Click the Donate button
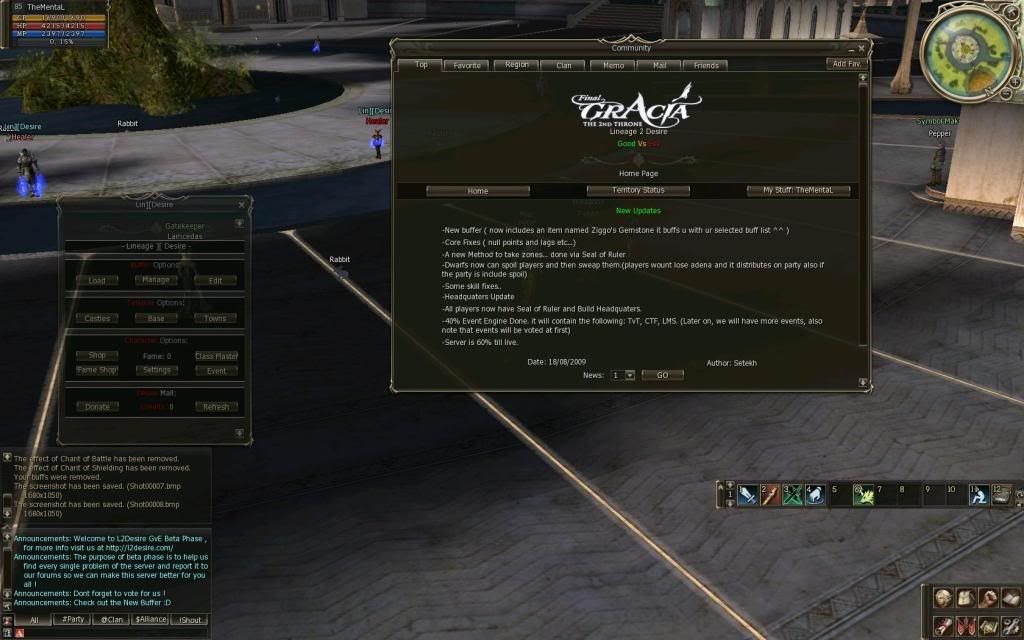 [97, 407]
